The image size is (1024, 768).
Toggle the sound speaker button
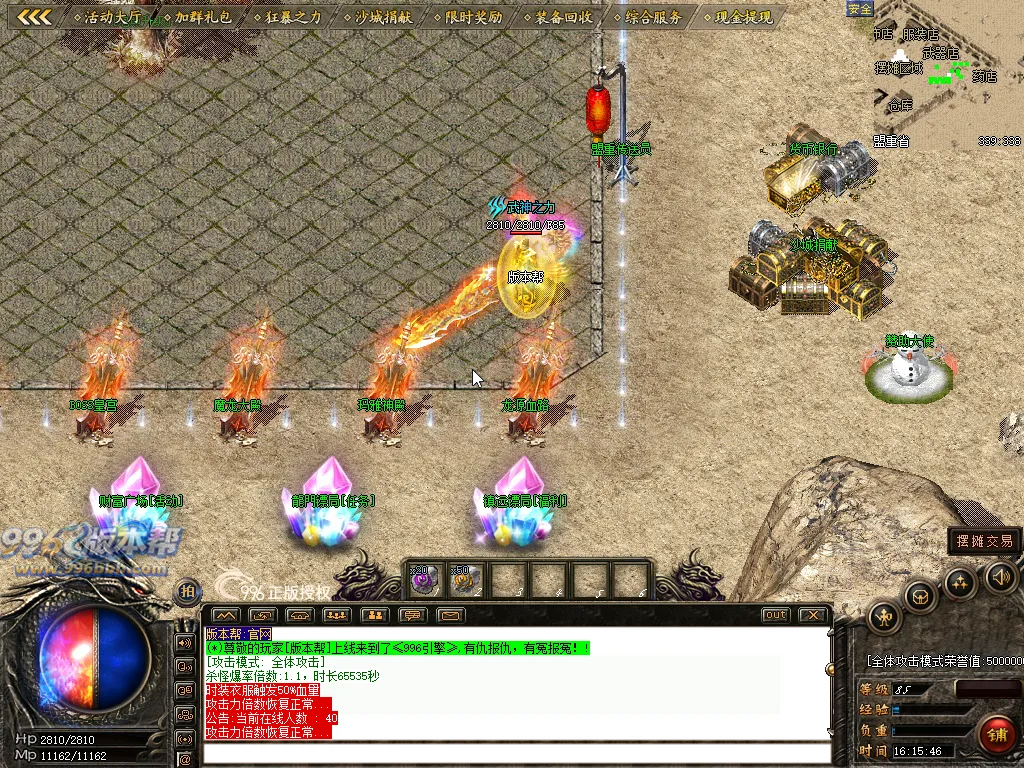[1000, 577]
